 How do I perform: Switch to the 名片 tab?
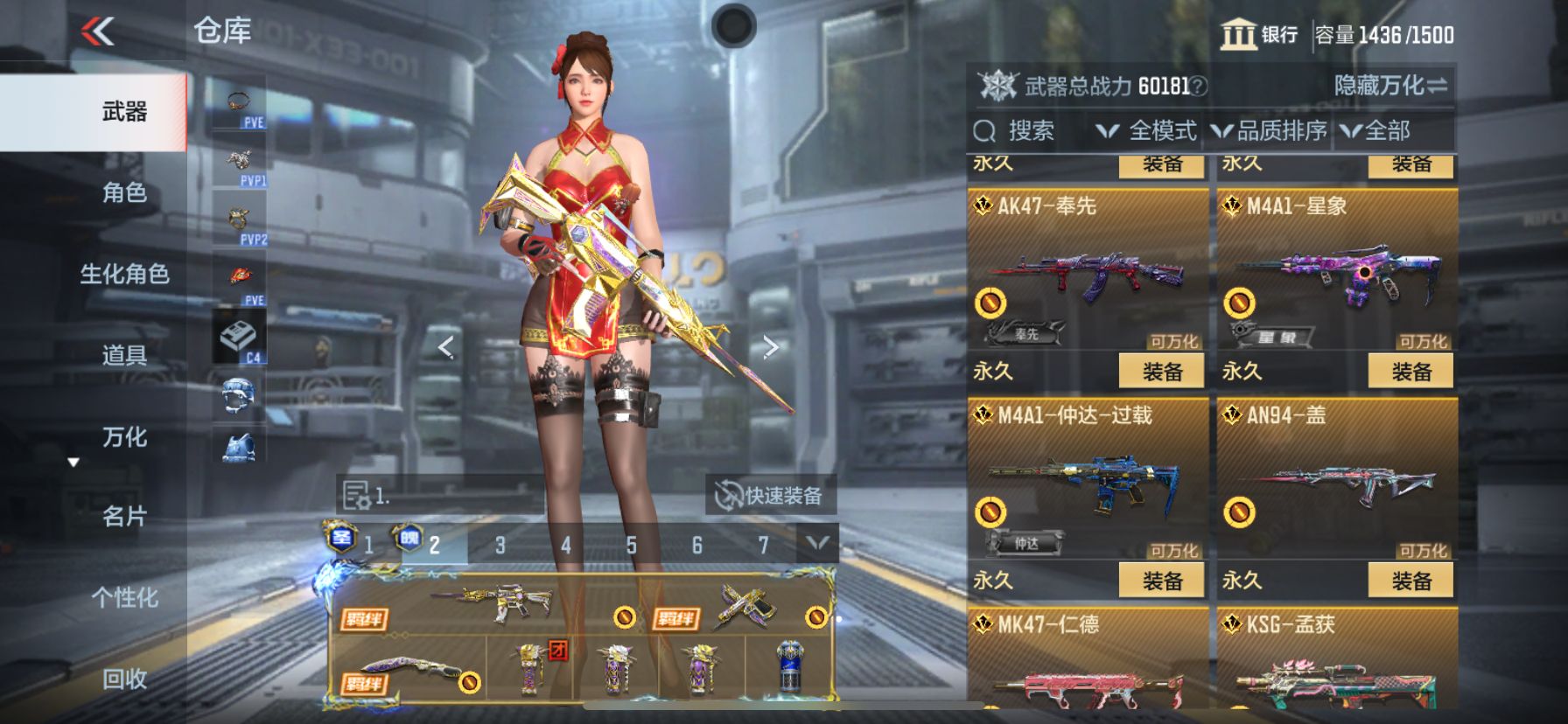(x=124, y=517)
